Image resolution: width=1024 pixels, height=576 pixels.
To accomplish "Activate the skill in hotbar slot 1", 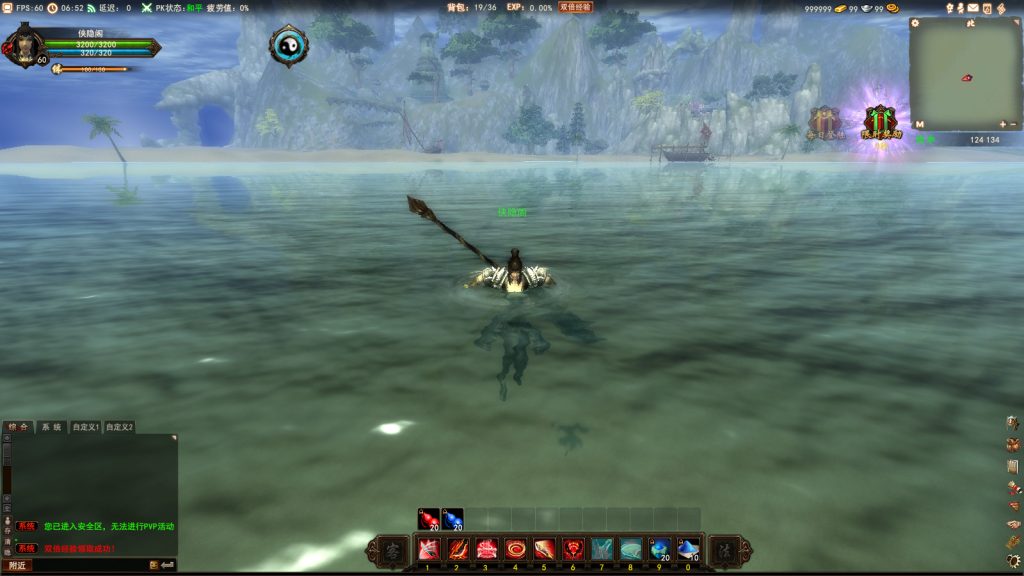I will (x=428, y=549).
